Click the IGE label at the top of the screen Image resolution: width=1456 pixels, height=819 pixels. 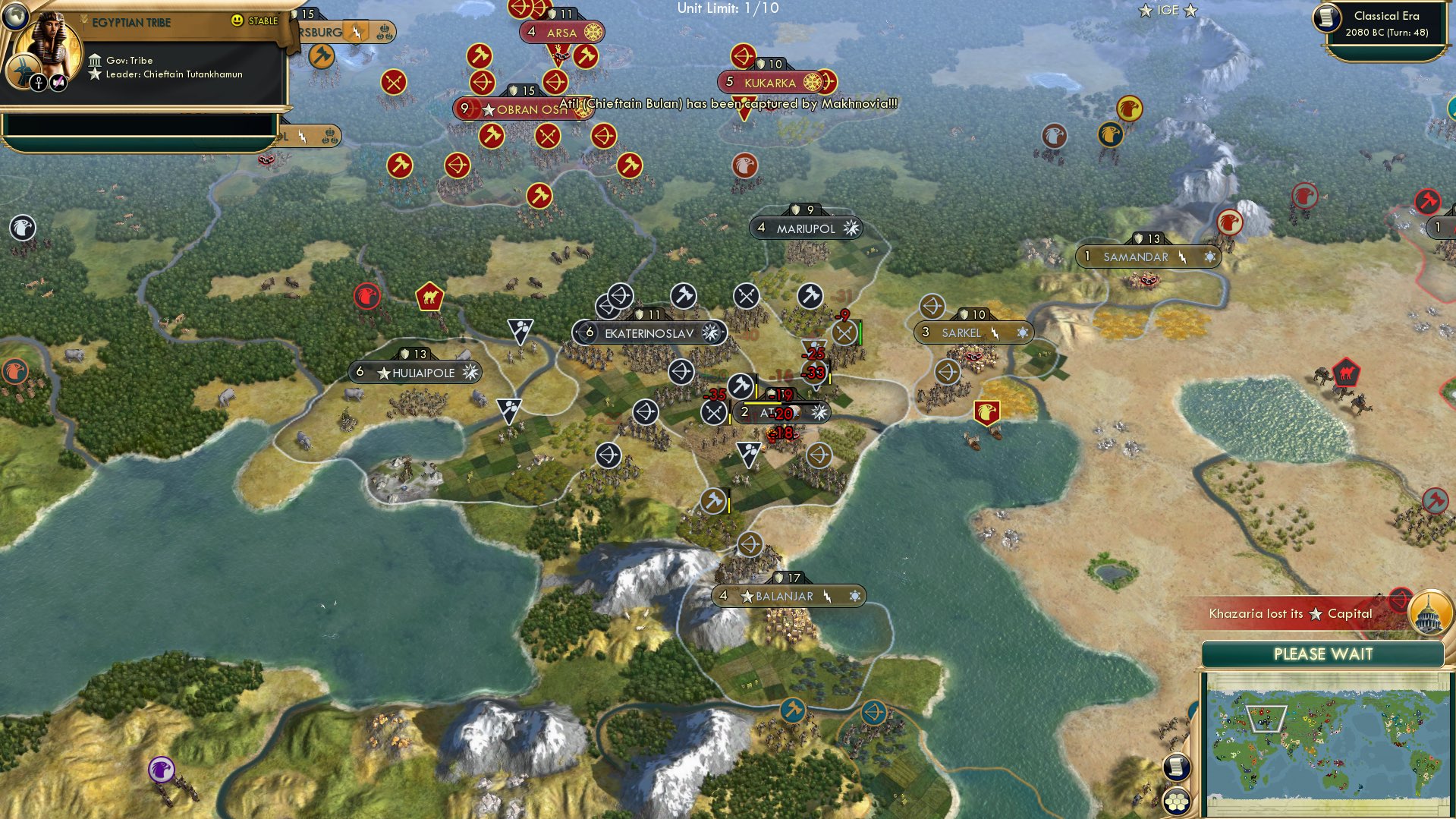pos(1168,11)
